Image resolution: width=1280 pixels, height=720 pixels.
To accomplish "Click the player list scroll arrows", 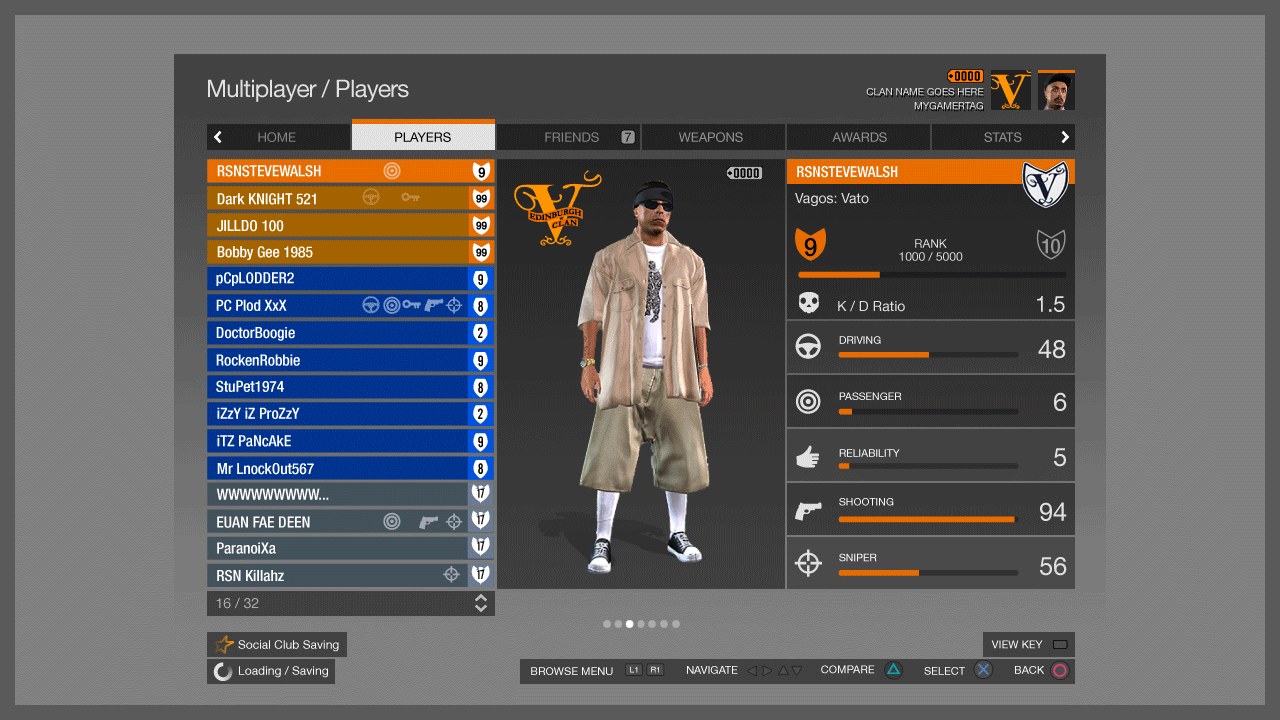I will [481, 603].
